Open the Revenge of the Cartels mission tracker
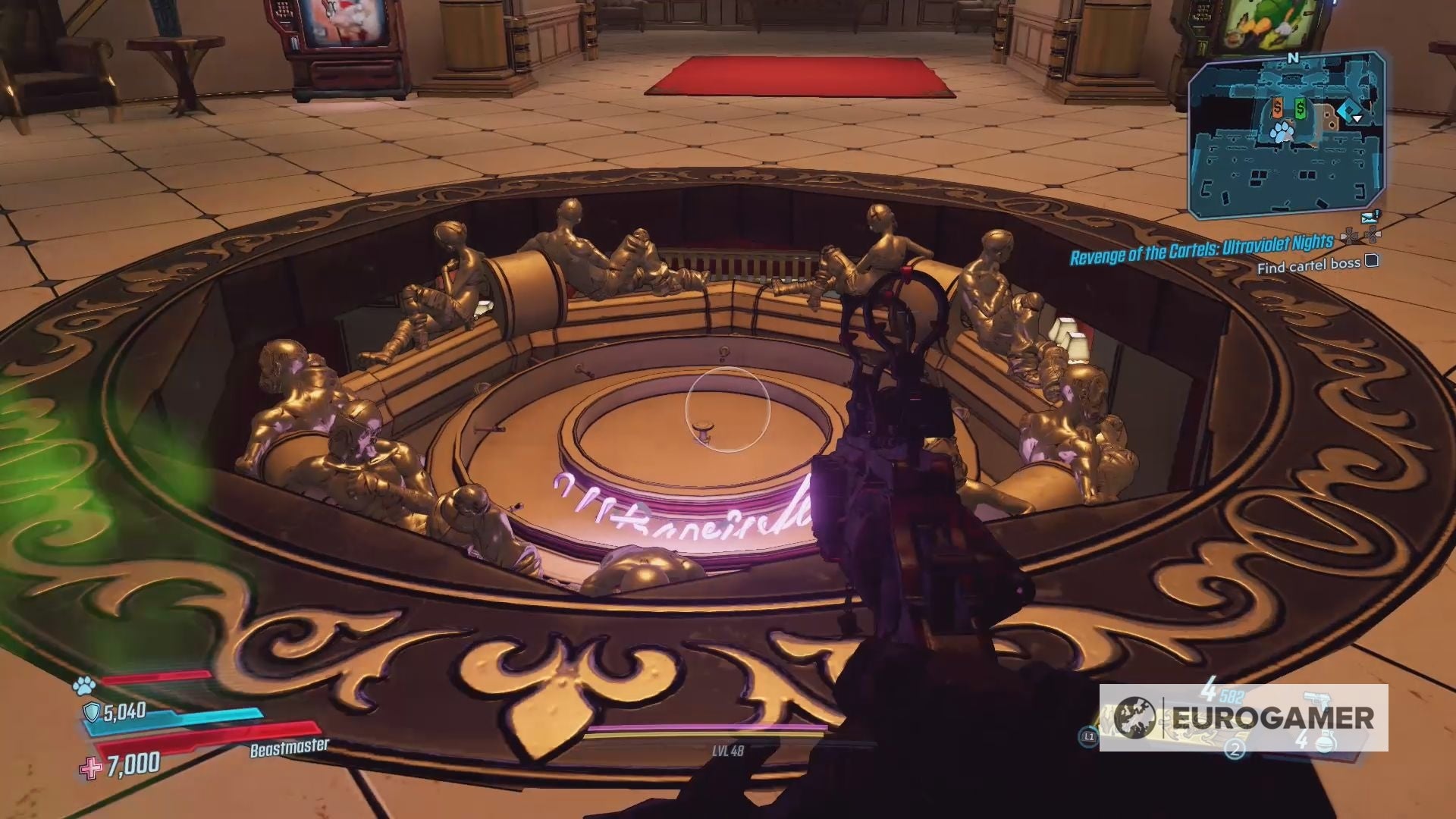 [x=1201, y=249]
